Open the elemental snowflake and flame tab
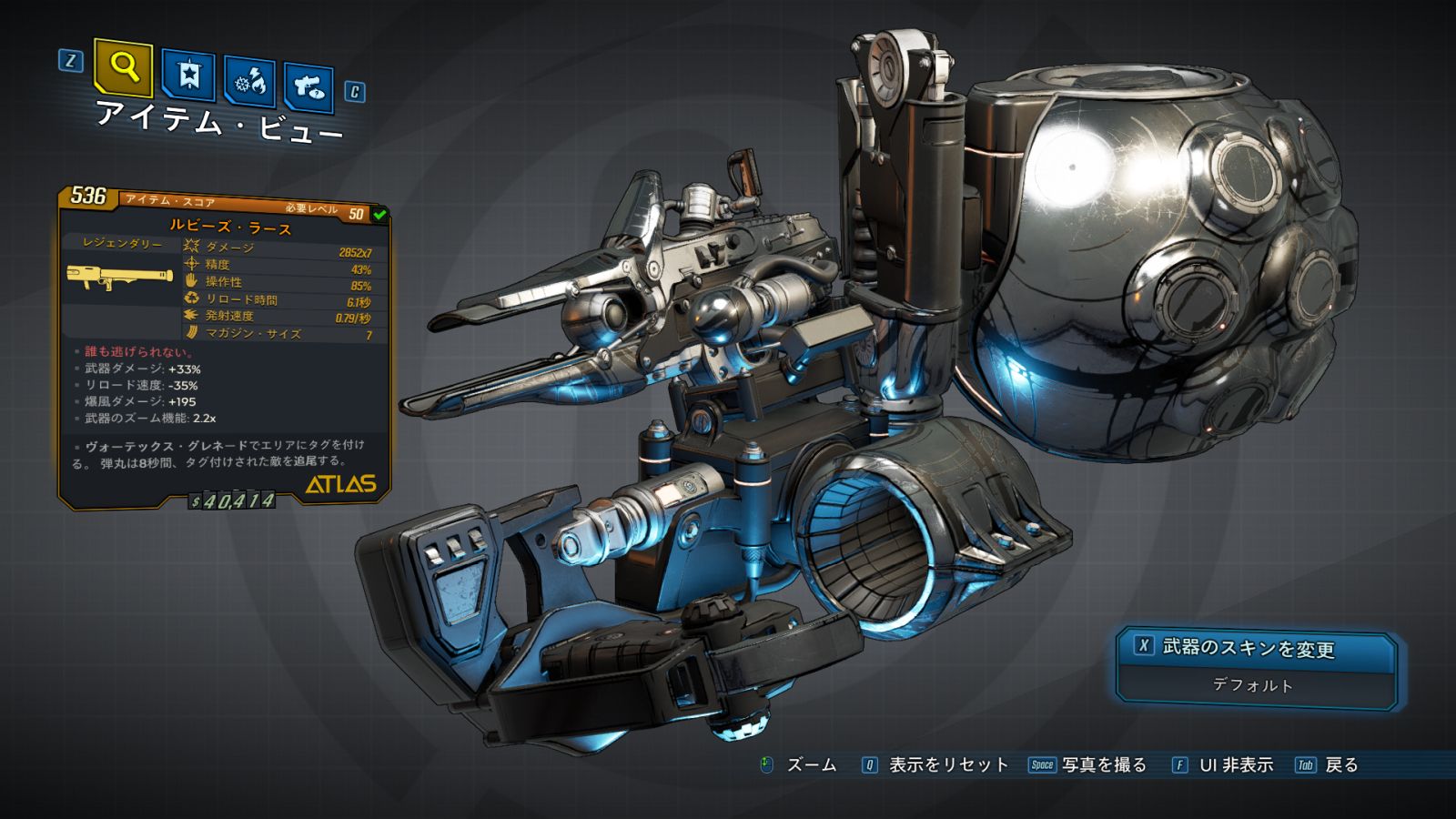 250,82
